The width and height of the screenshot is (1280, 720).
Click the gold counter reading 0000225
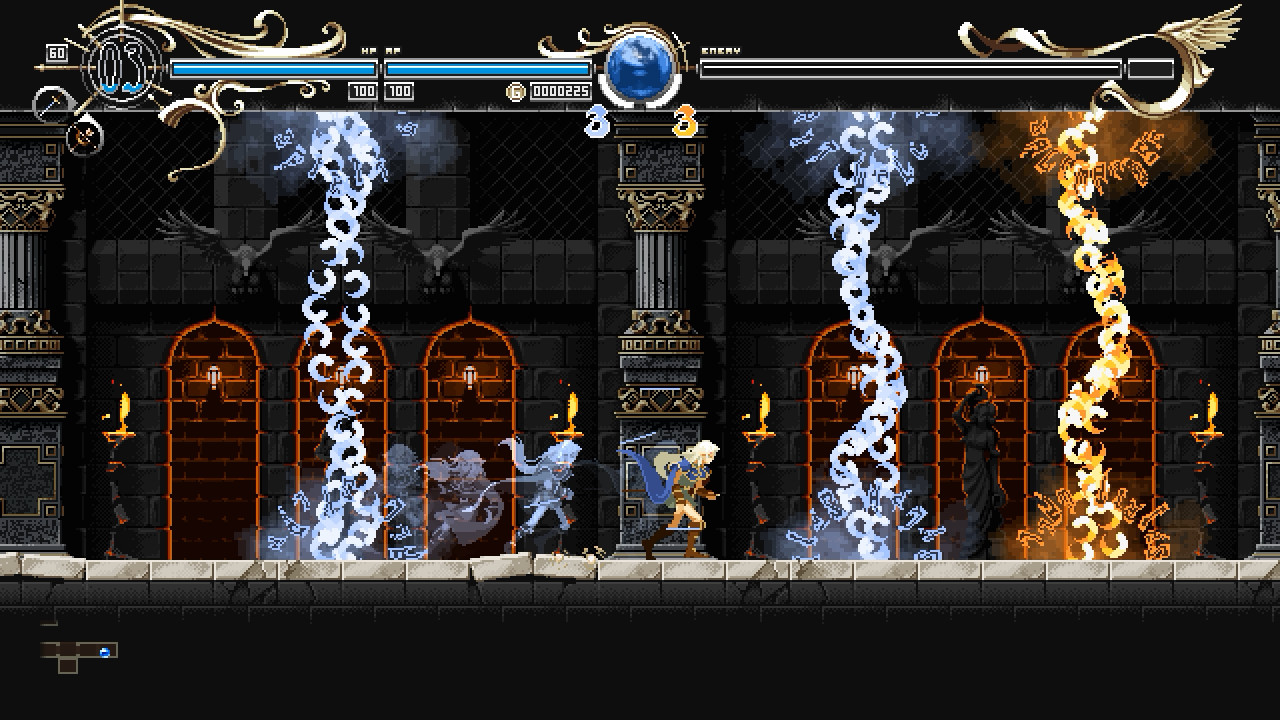pos(563,90)
